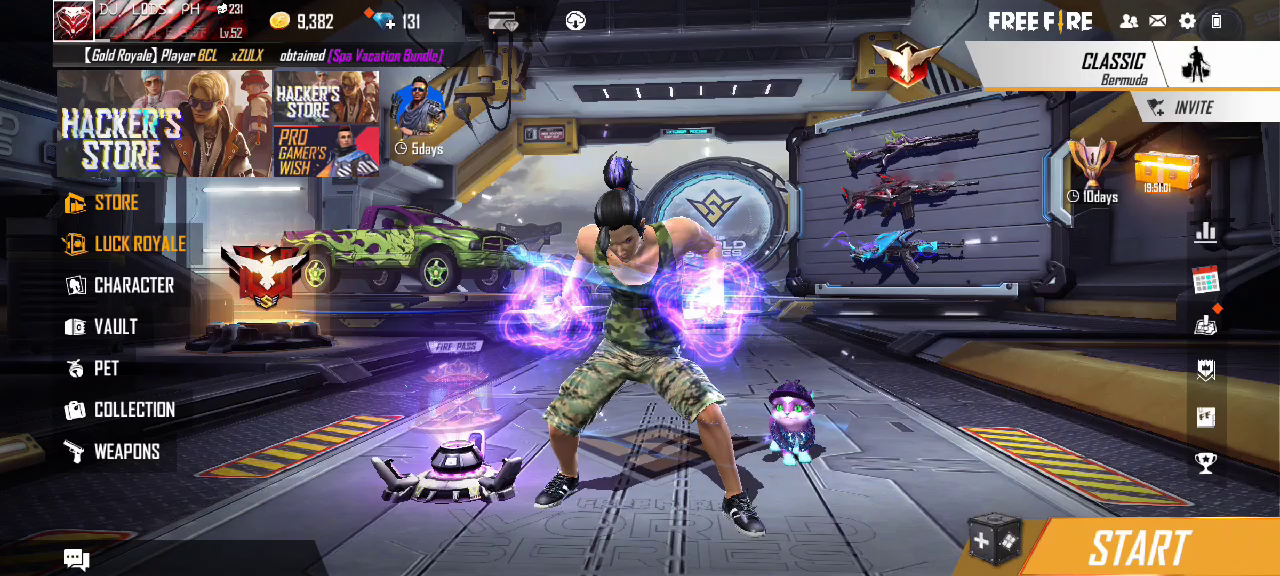
Task: Open the chat bubble icon
Action: pyautogui.click(x=77, y=559)
